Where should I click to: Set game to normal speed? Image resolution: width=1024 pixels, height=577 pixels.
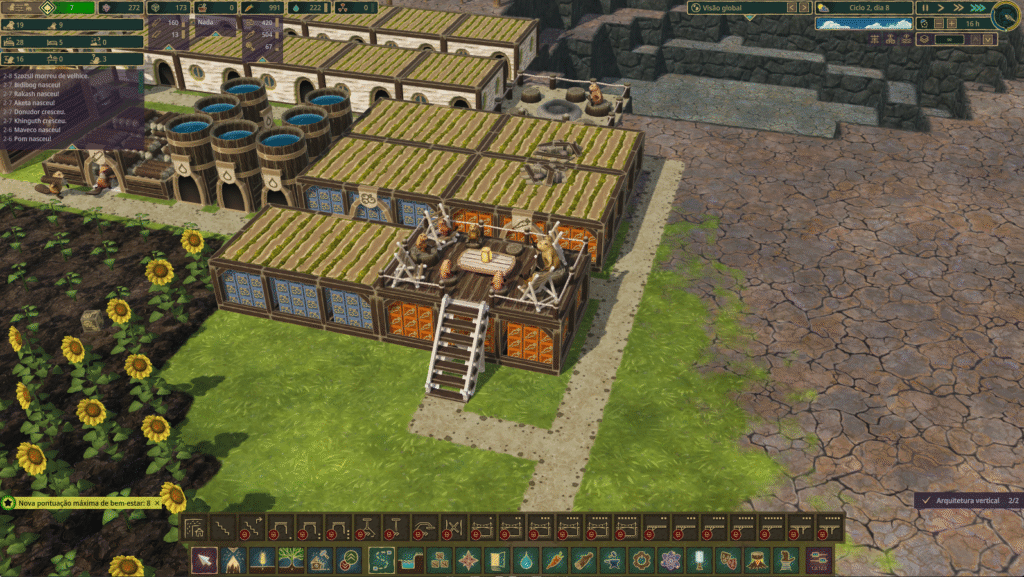(940, 8)
